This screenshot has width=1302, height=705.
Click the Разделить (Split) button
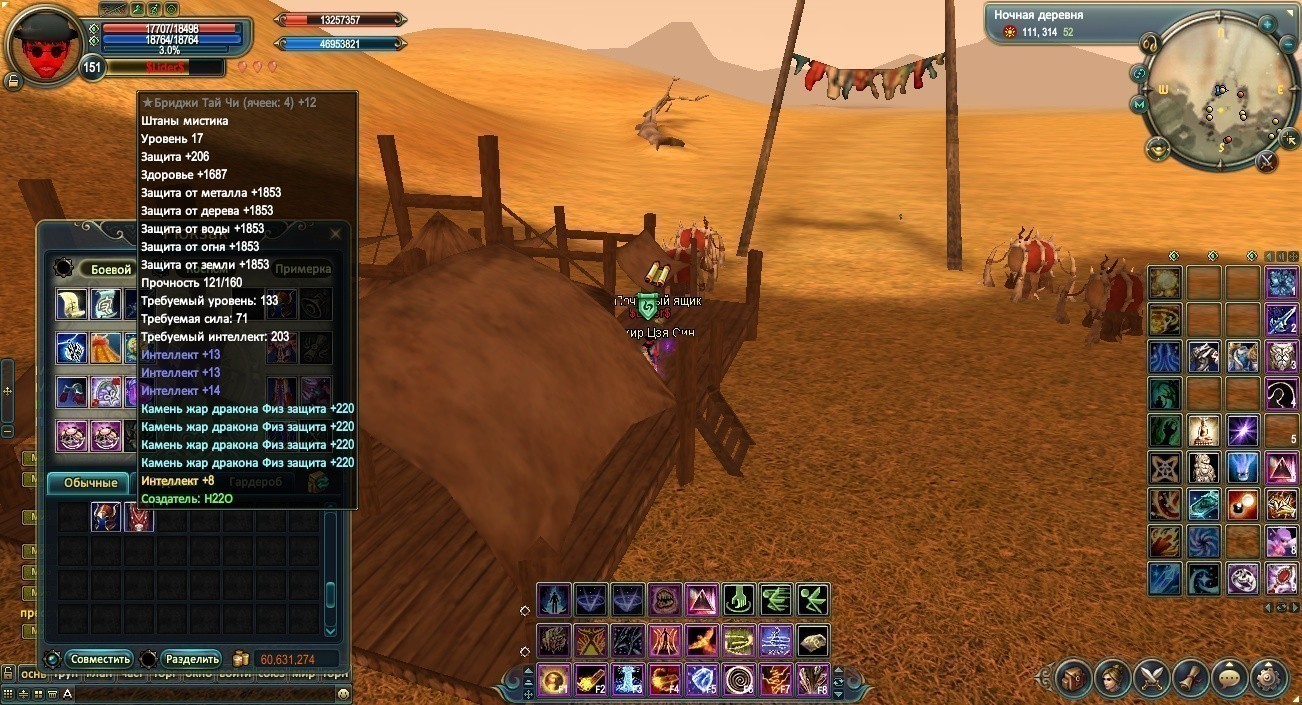click(x=192, y=659)
